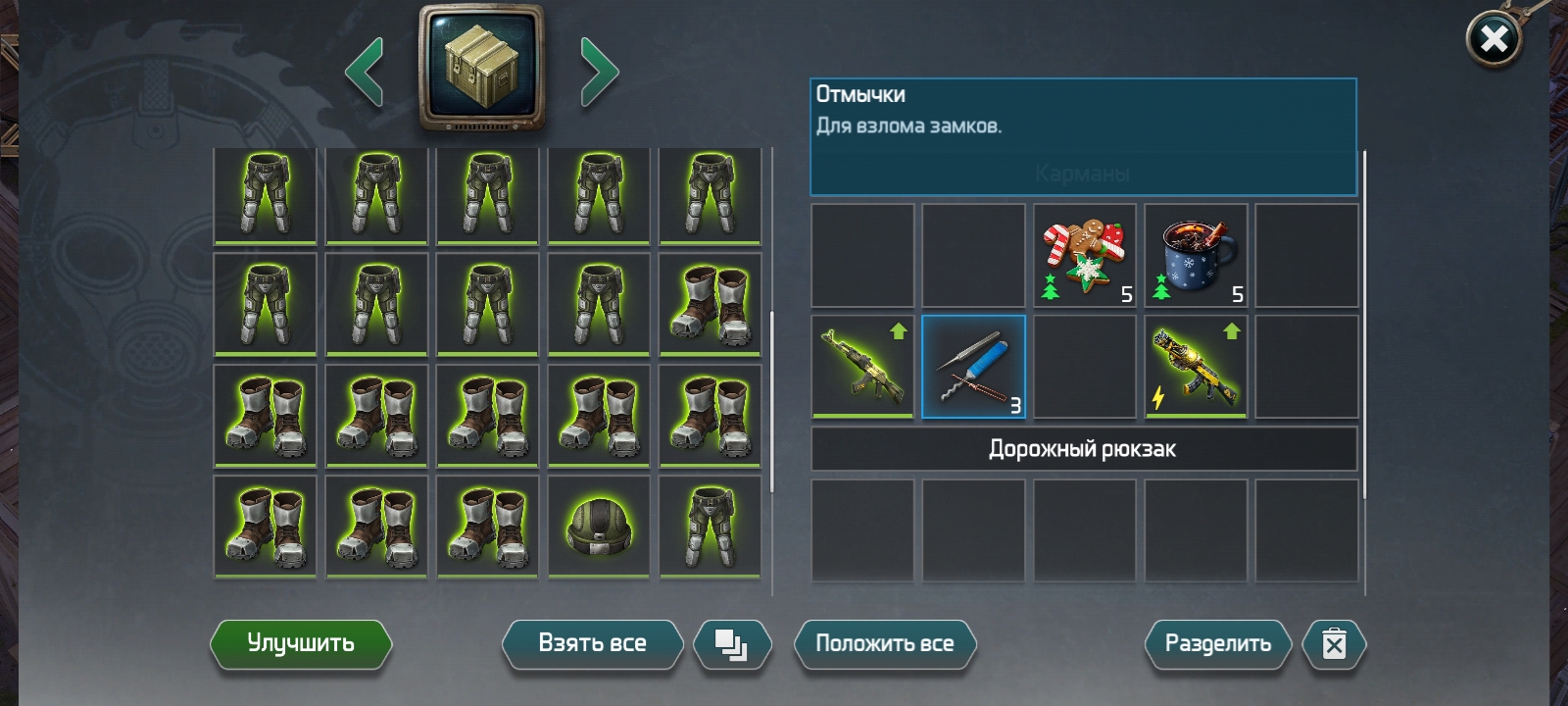Select the green AK rifle slot
This screenshot has height=706, width=1568.
862,367
